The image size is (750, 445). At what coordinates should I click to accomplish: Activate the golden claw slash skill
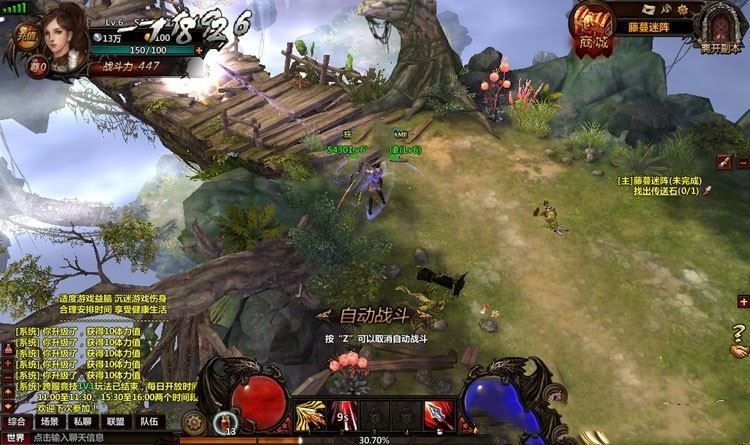click(x=310, y=415)
